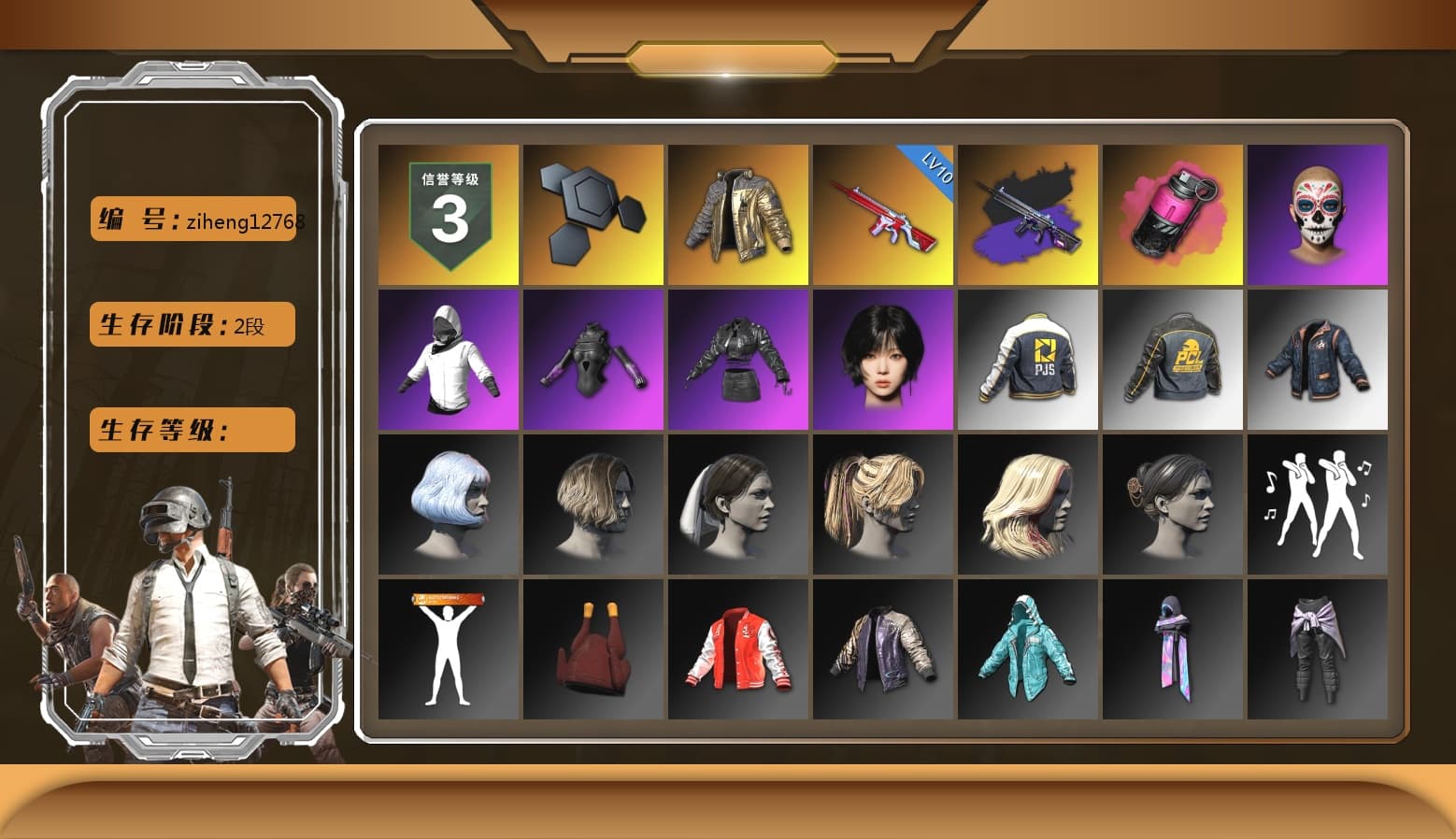Click the ziheng12768 account number label
The image size is (1456, 839).
point(193,220)
